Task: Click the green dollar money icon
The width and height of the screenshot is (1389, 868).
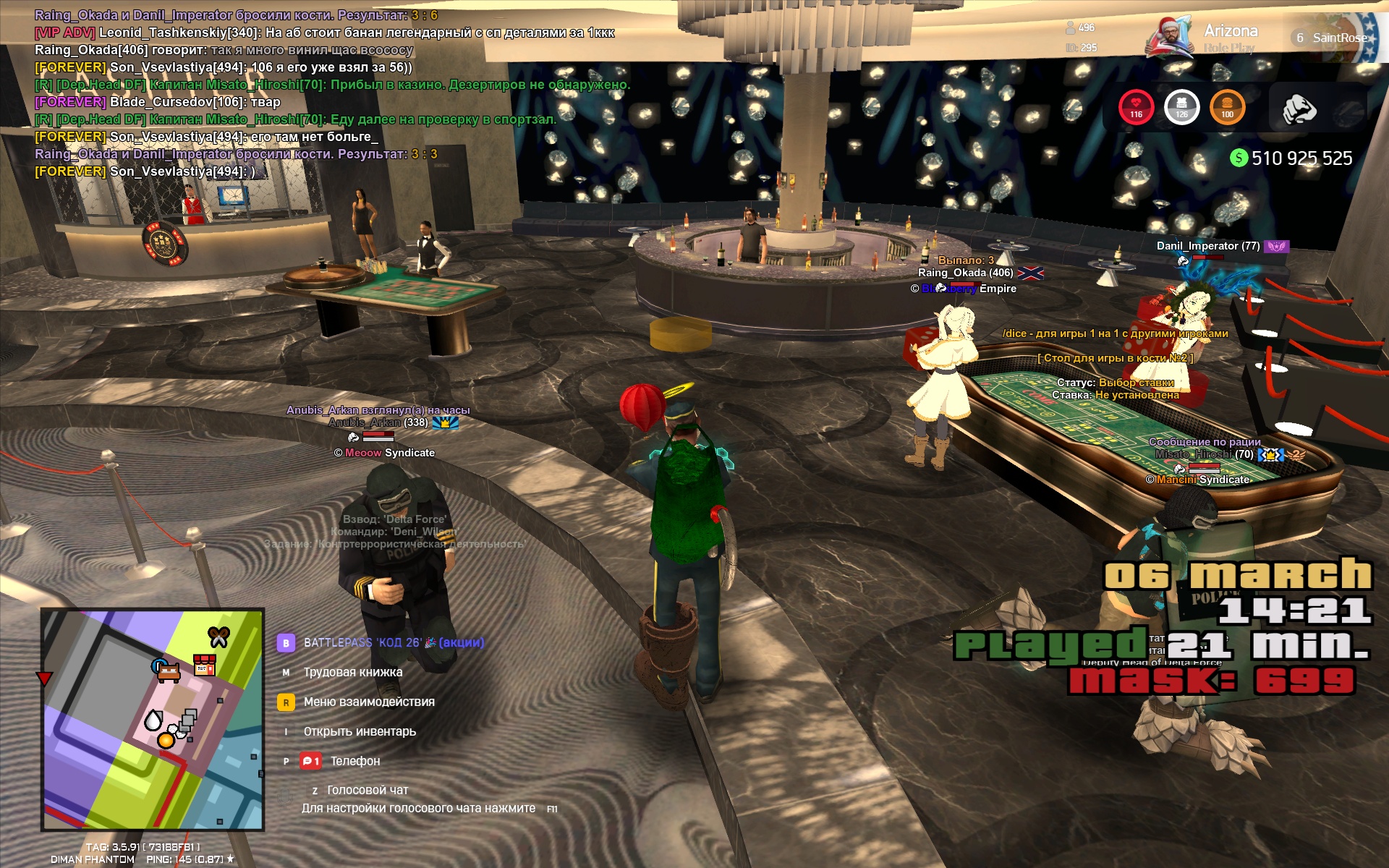Action: 1239,158
